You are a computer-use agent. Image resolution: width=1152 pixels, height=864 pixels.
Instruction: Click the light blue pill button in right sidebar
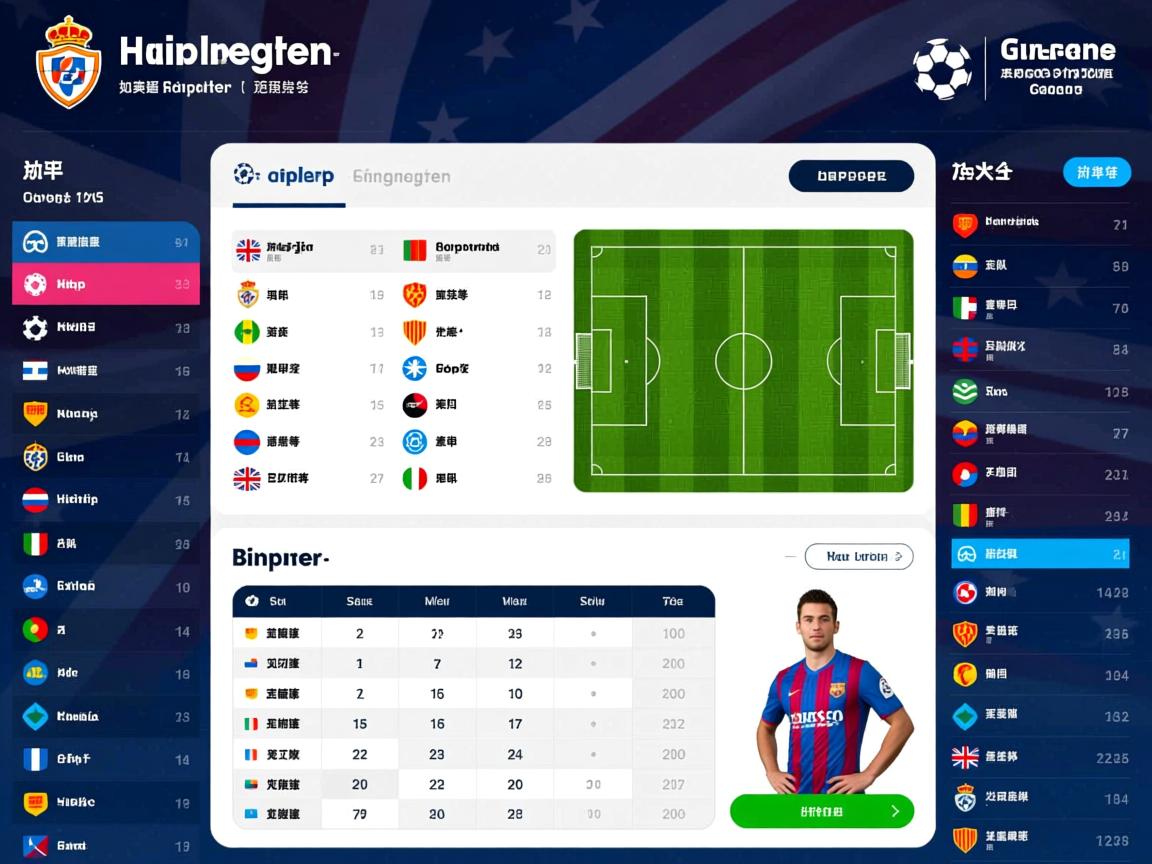[1096, 172]
